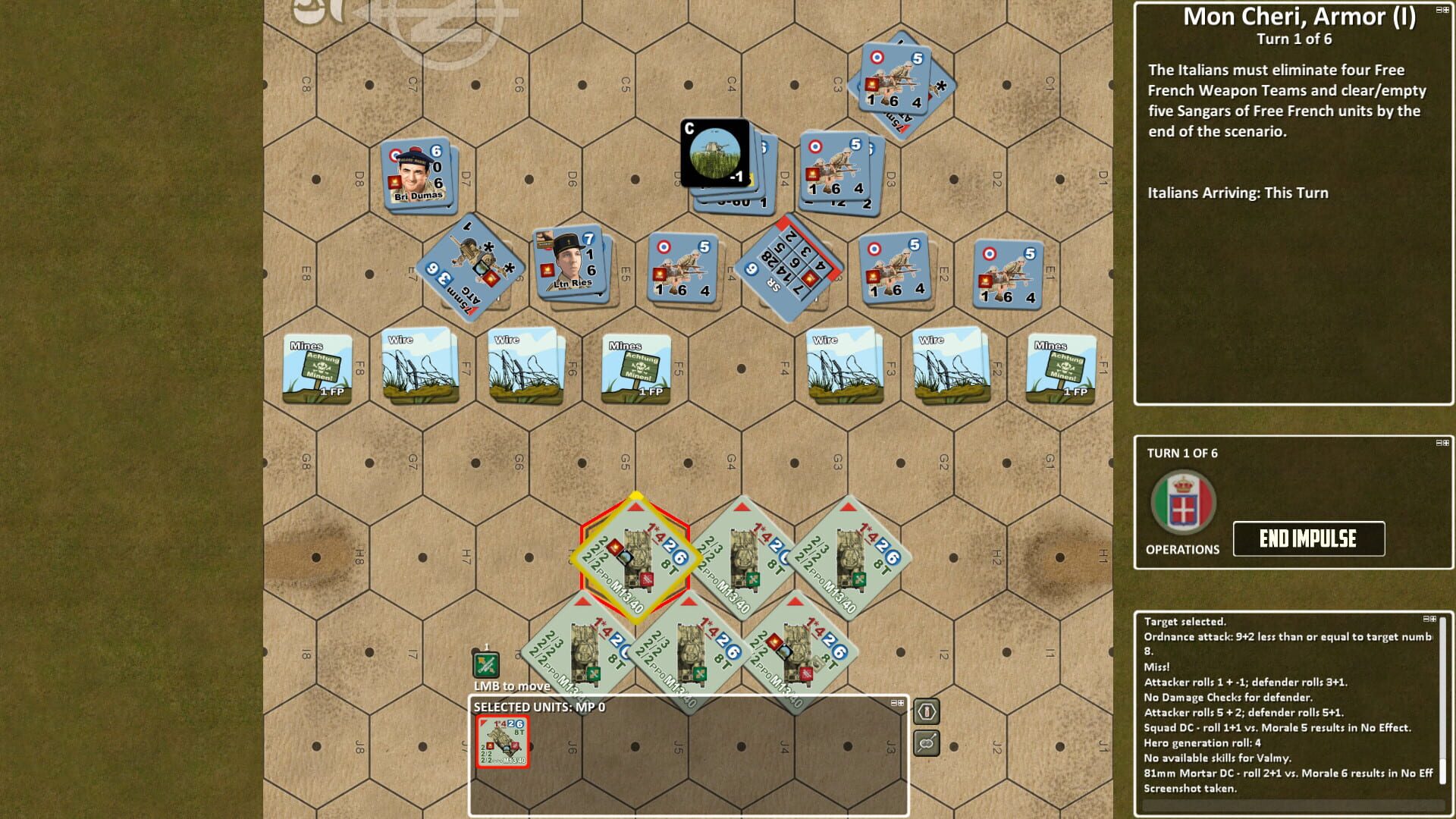
Task: Select the green crossed-weapons movement icon above LMB prompt
Action: [487, 665]
